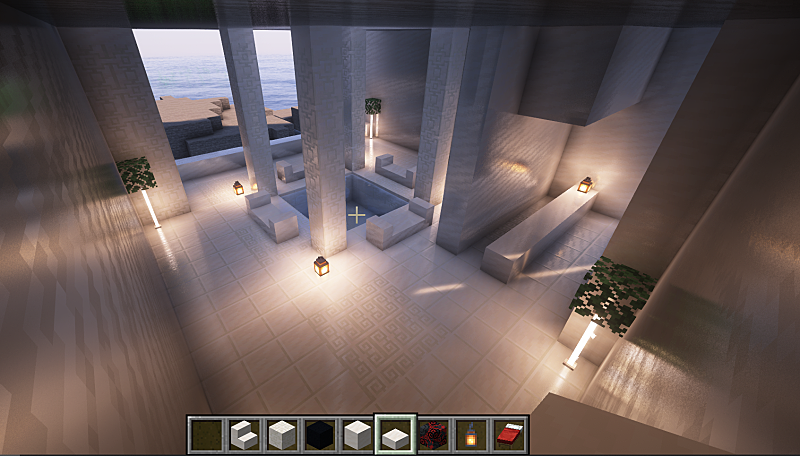Choose the white slab hotbar slot
Screen dimensions: 800x456
[395, 434]
